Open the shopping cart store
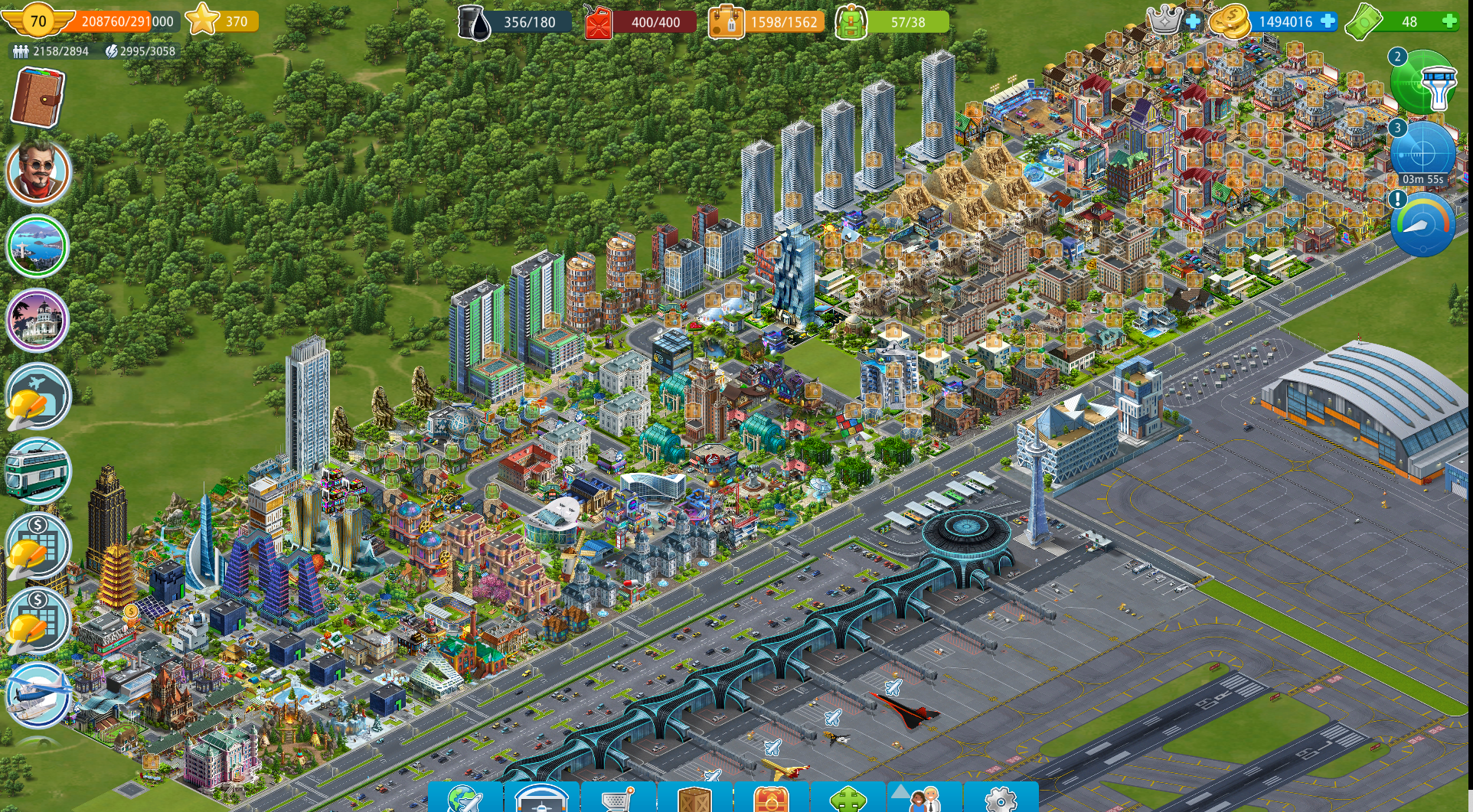The image size is (1473, 812). (x=618, y=798)
